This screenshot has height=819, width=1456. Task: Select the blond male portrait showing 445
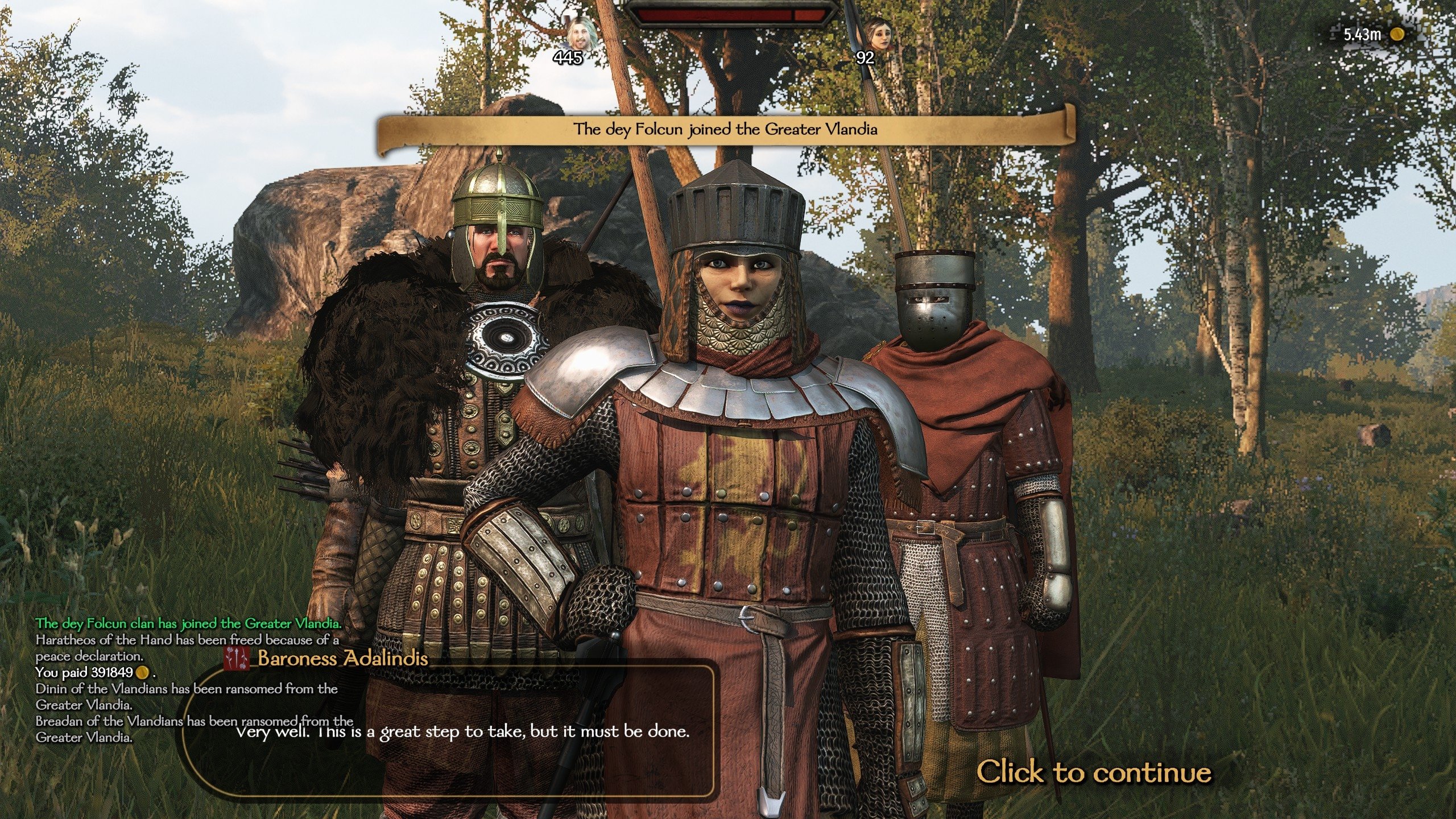click(x=581, y=33)
